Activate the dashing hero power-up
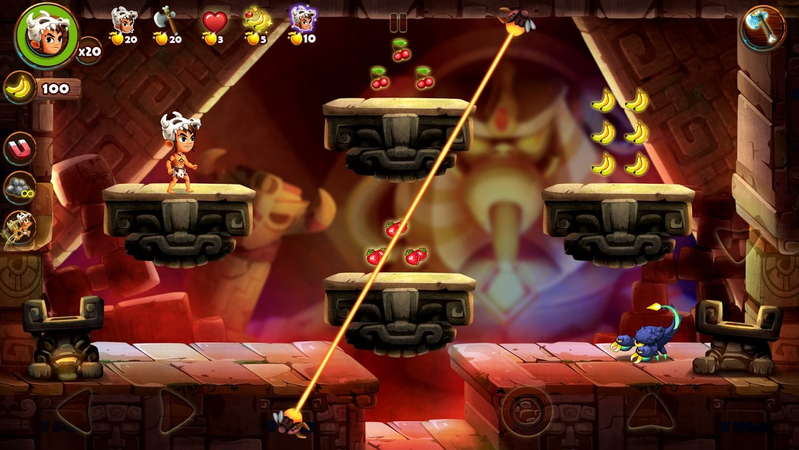 (19, 227)
